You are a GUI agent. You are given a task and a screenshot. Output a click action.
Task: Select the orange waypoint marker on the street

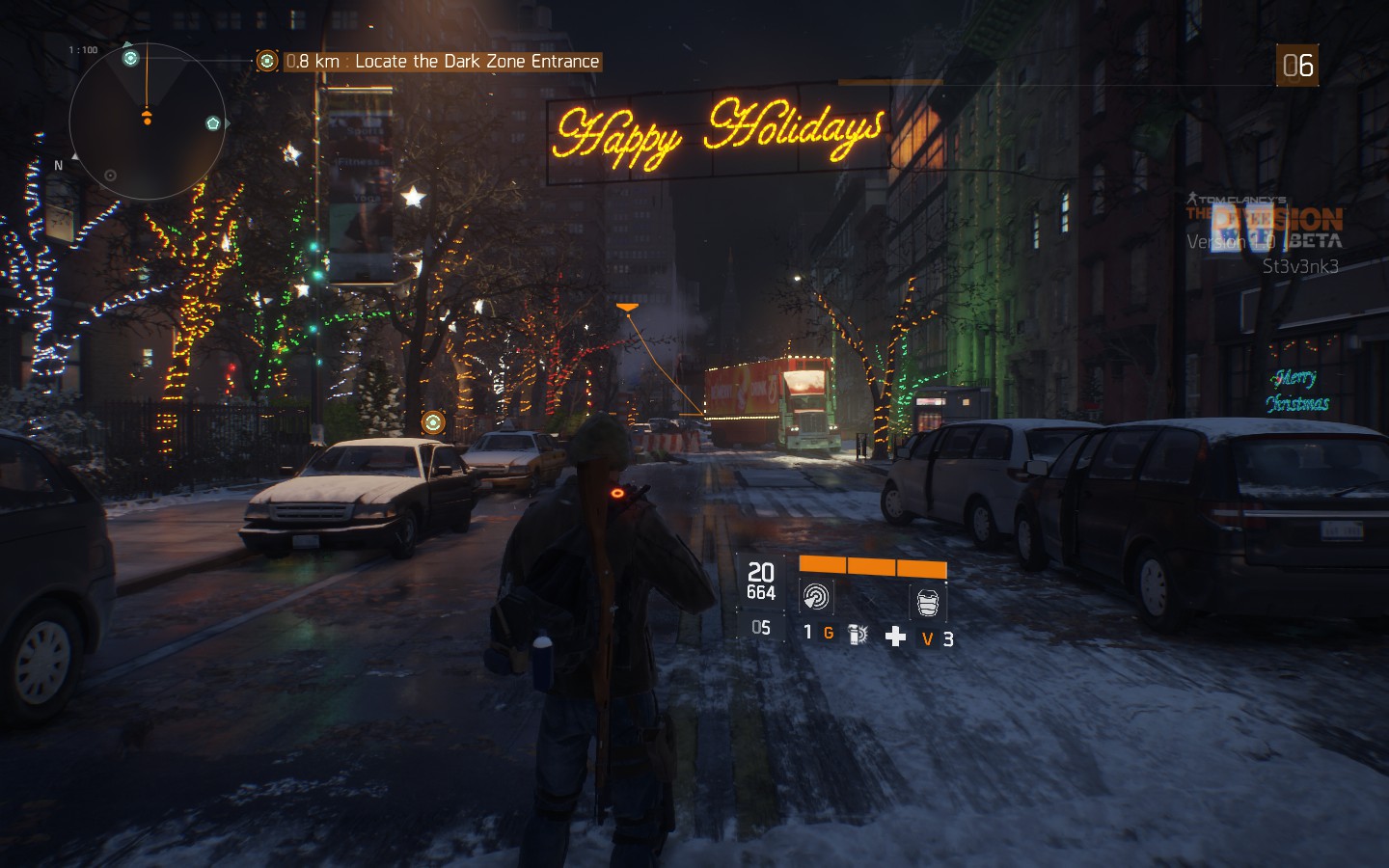(434, 421)
